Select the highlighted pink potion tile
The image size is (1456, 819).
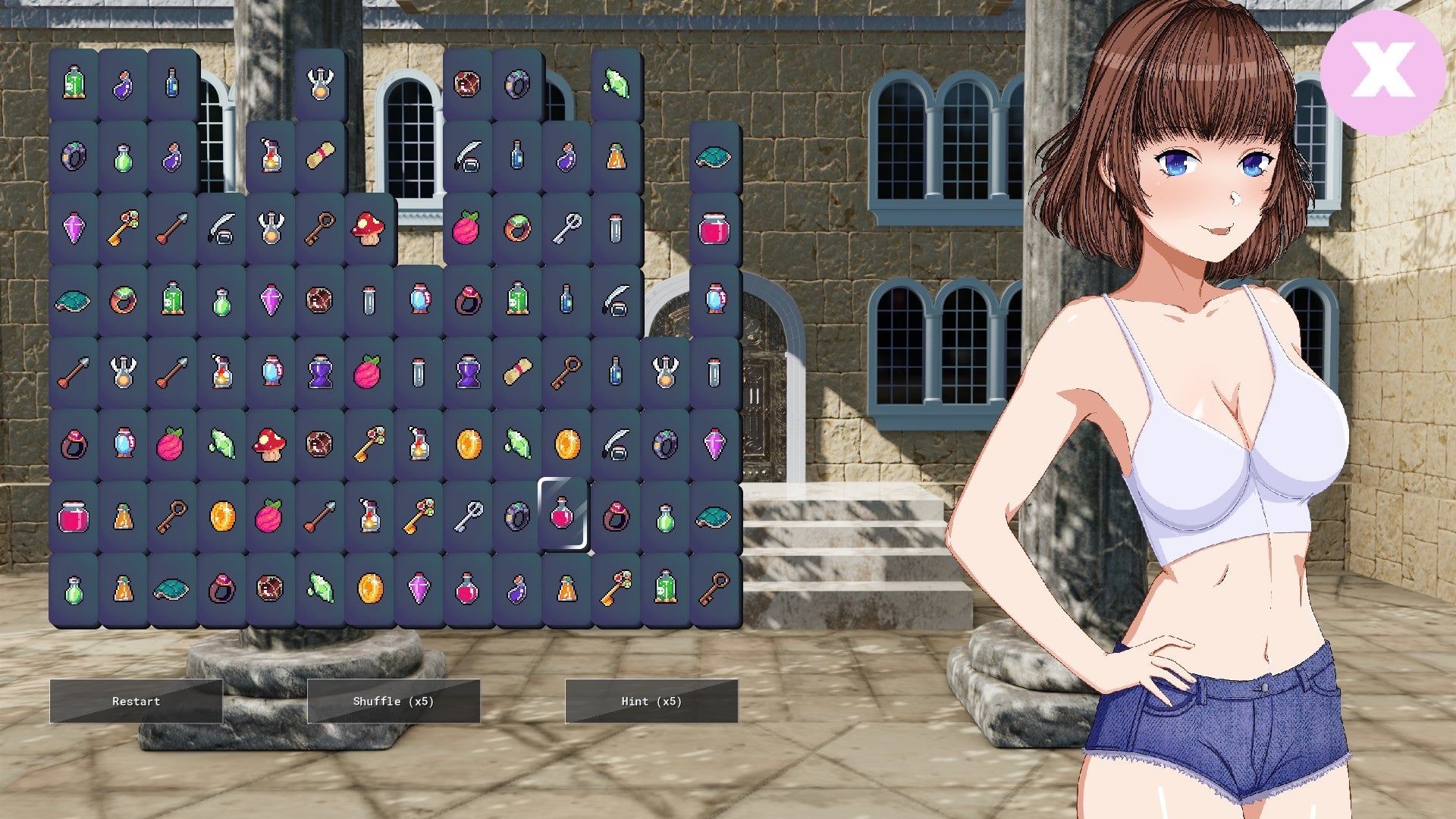[x=563, y=514]
